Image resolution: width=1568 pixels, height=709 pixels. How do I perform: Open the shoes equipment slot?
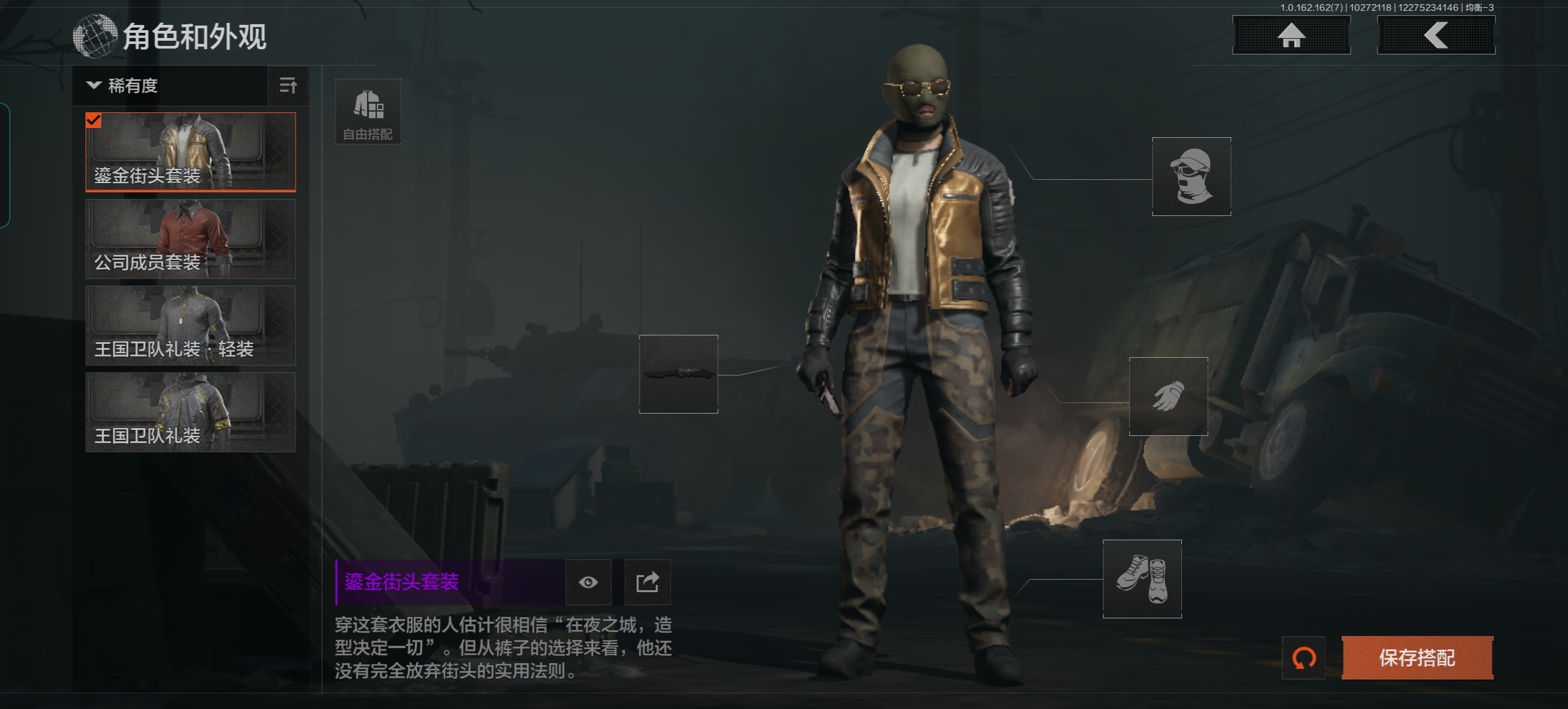[x=1142, y=579]
